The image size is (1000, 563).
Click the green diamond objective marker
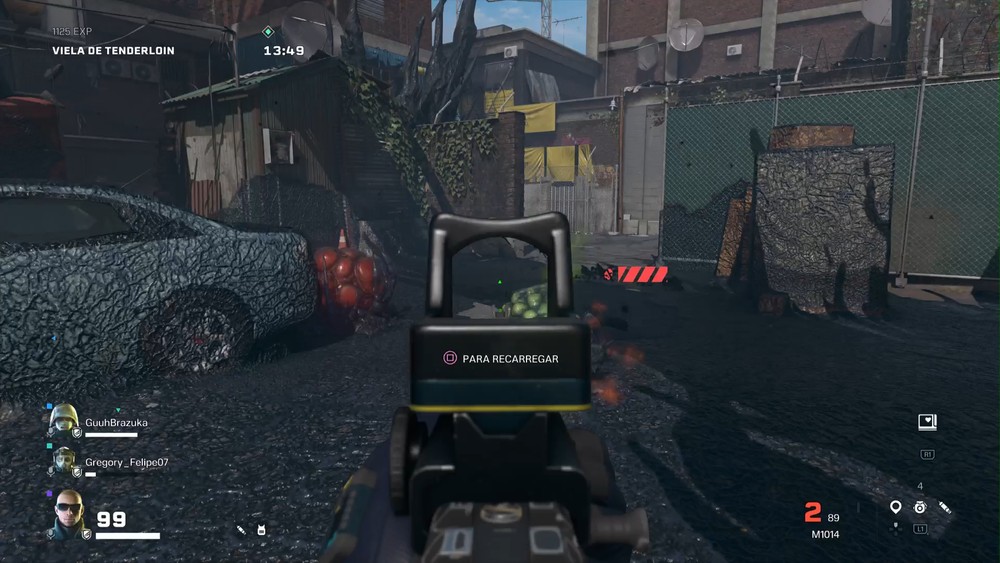(x=267, y=32)
